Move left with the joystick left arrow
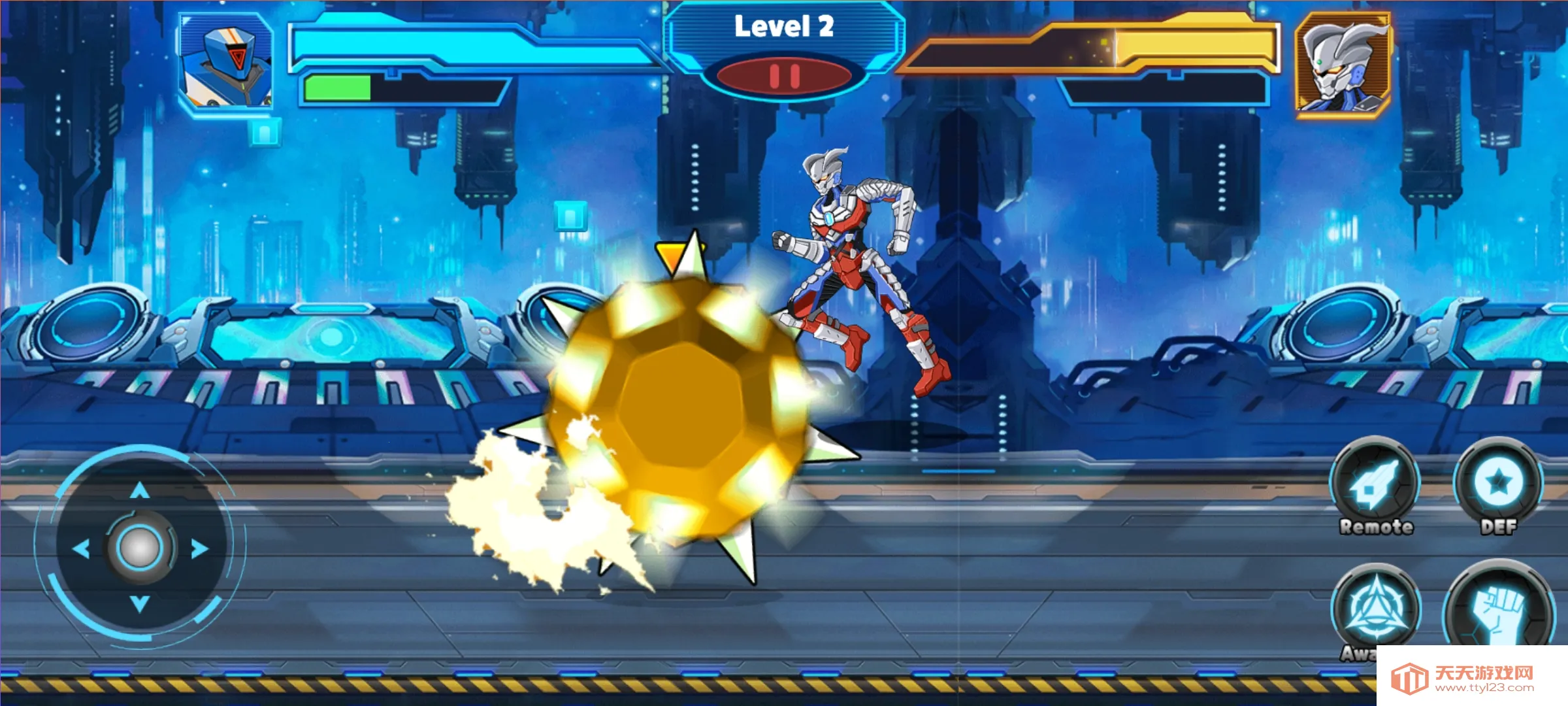This screenshot has height=706, width=1568. tap(81, 548)
